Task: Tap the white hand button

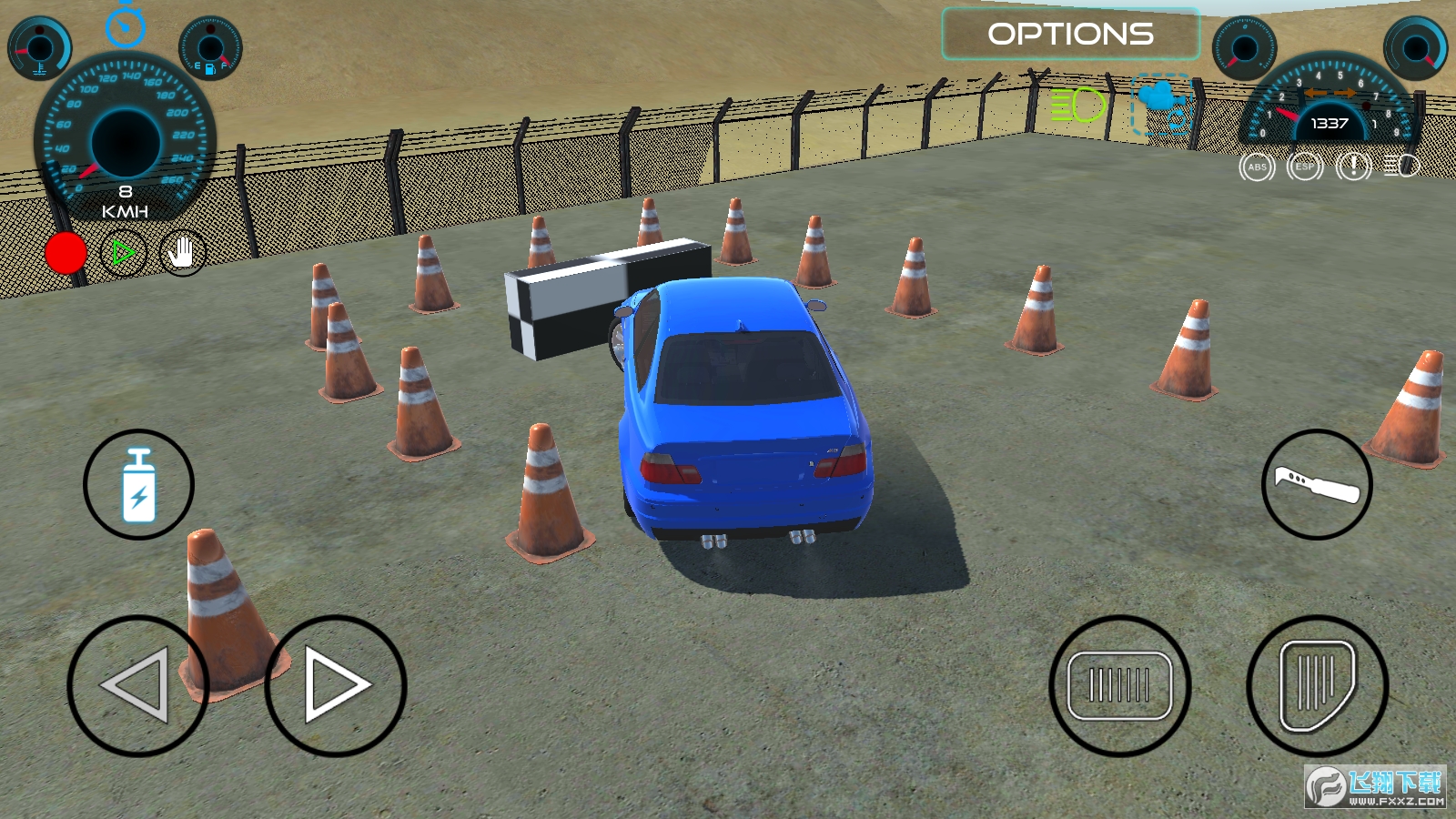Action: click(182, 253)
